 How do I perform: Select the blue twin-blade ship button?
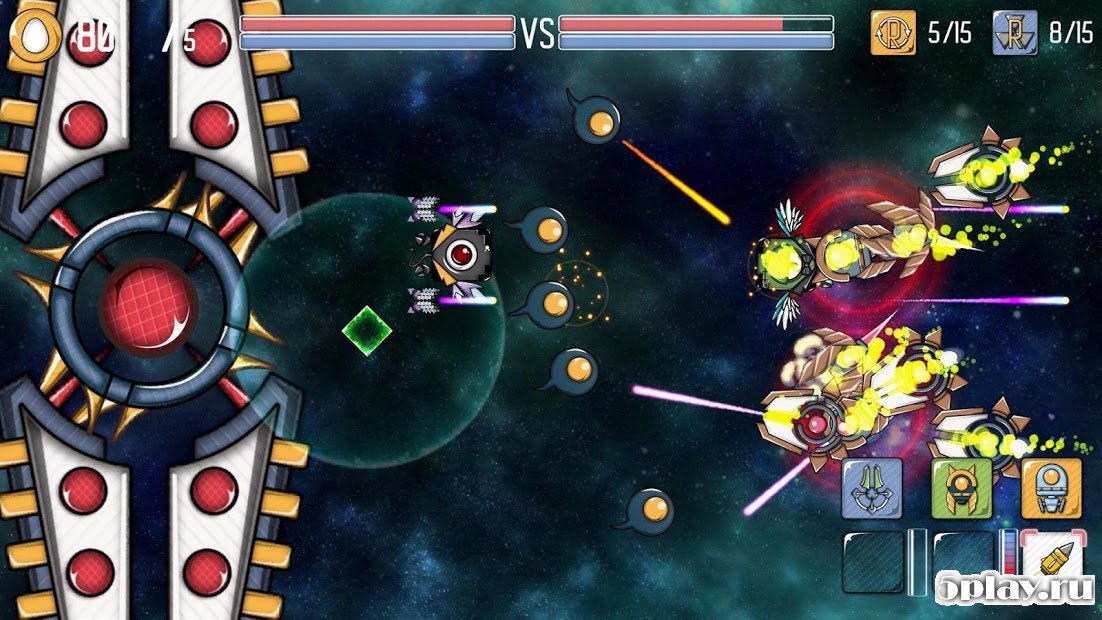[x=871, y=488]
